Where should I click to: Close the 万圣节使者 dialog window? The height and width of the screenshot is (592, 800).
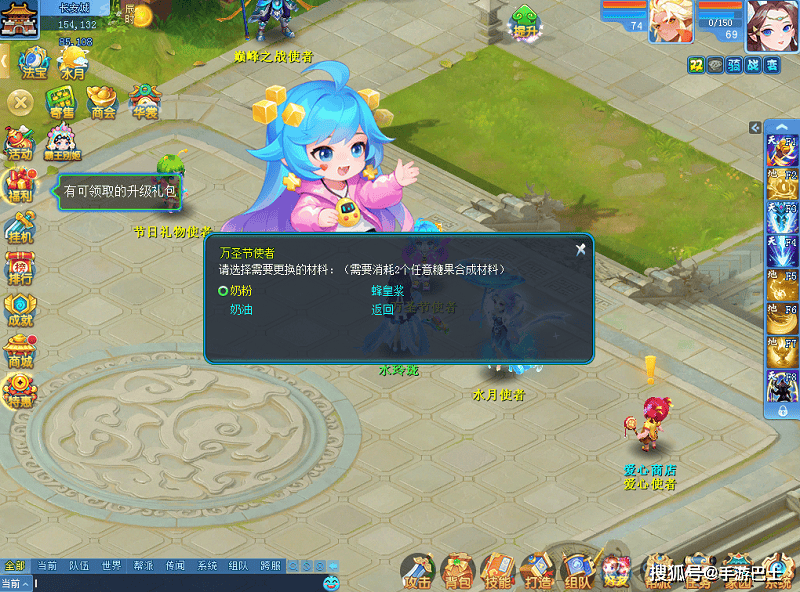pyautogui.click(x=580, y=250)
